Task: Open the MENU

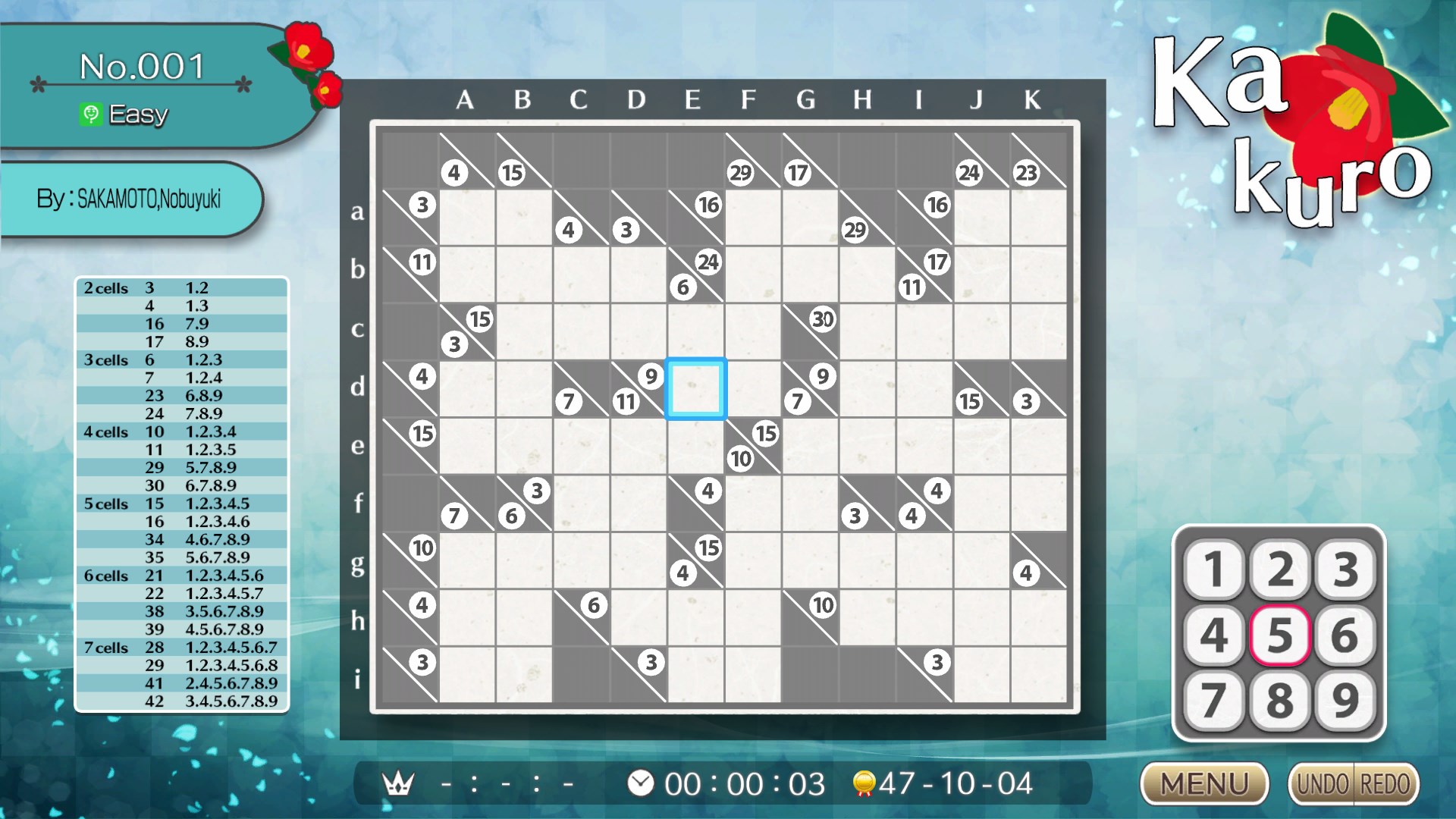Action: (1204, 782)
